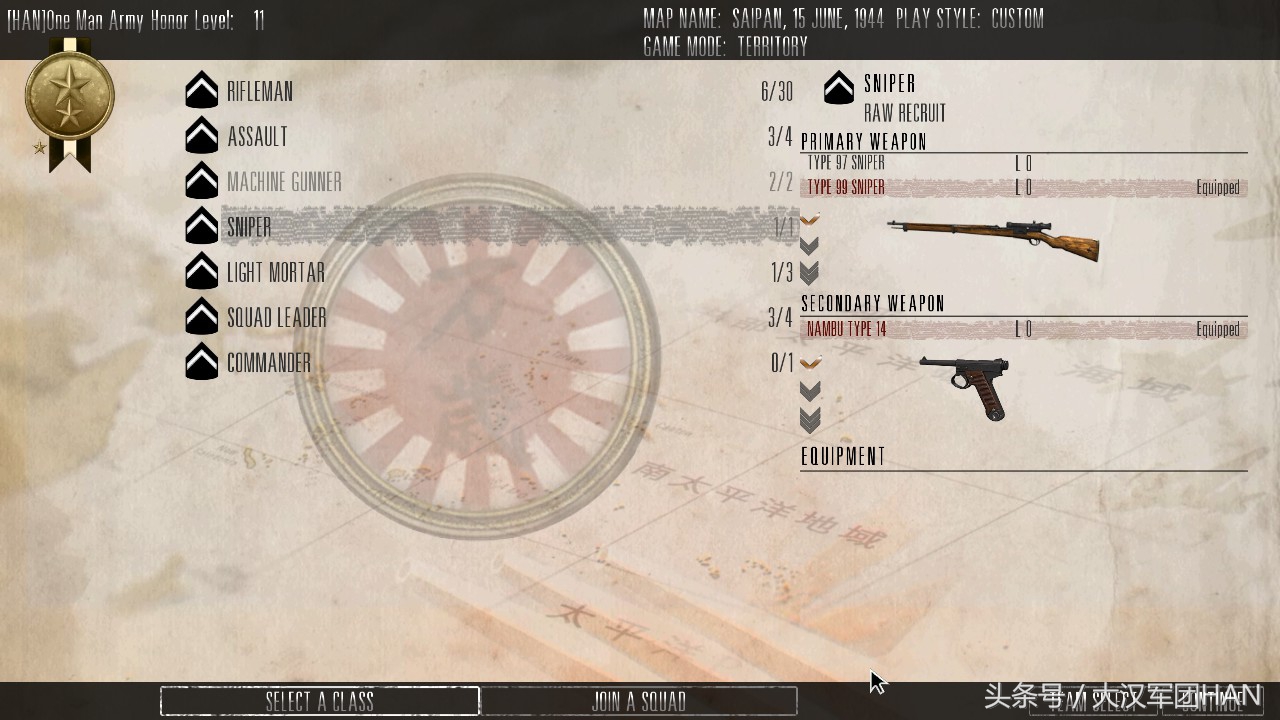The height and width of the screenshot is (720, 1280).
Task: Open the Select a Class tab
Action: click(x=320, y=701)
